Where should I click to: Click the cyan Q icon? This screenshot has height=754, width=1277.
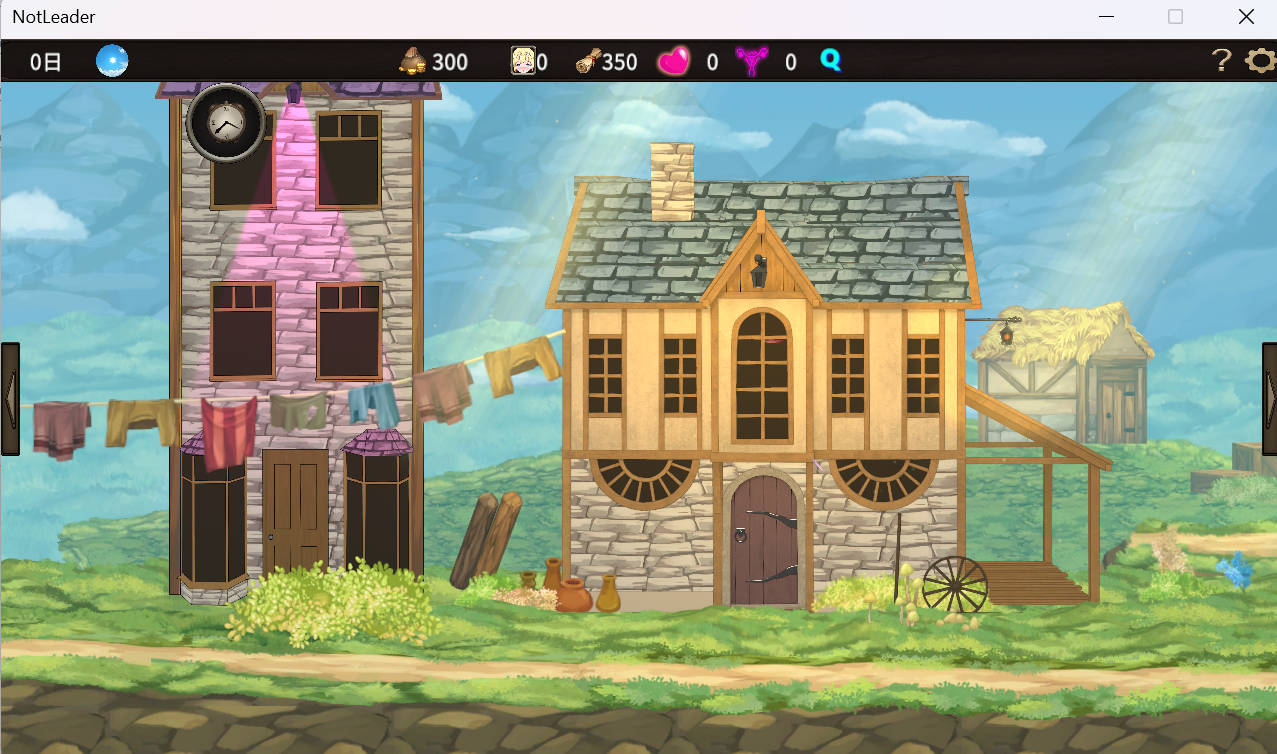(x=830, y=61)
